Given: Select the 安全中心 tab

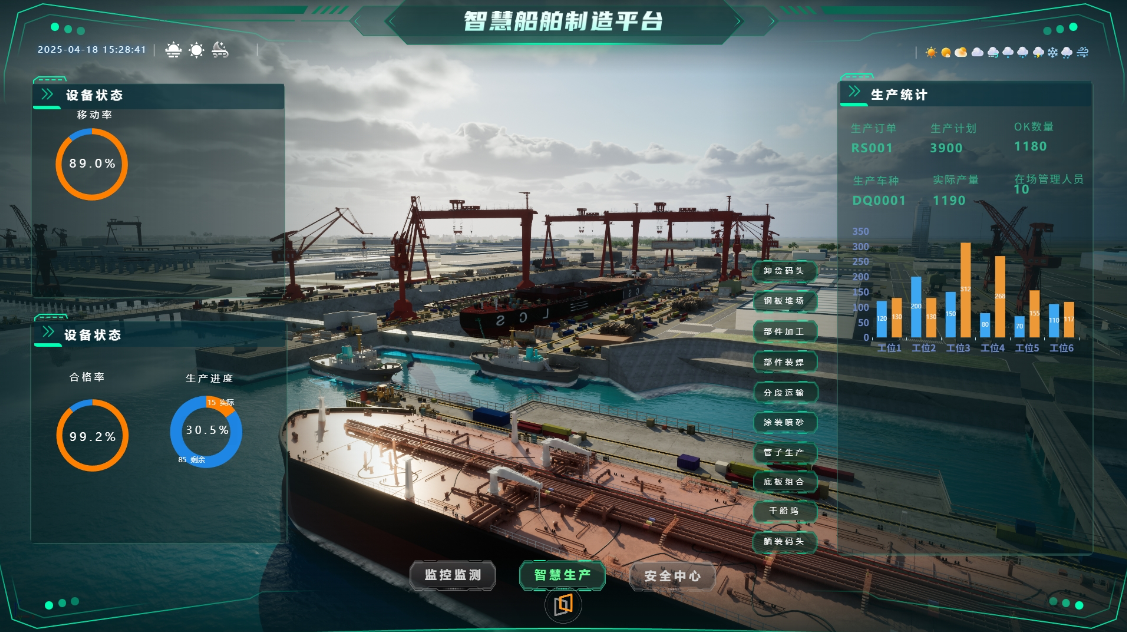Looking at the screenshot, I should (673, 576).
